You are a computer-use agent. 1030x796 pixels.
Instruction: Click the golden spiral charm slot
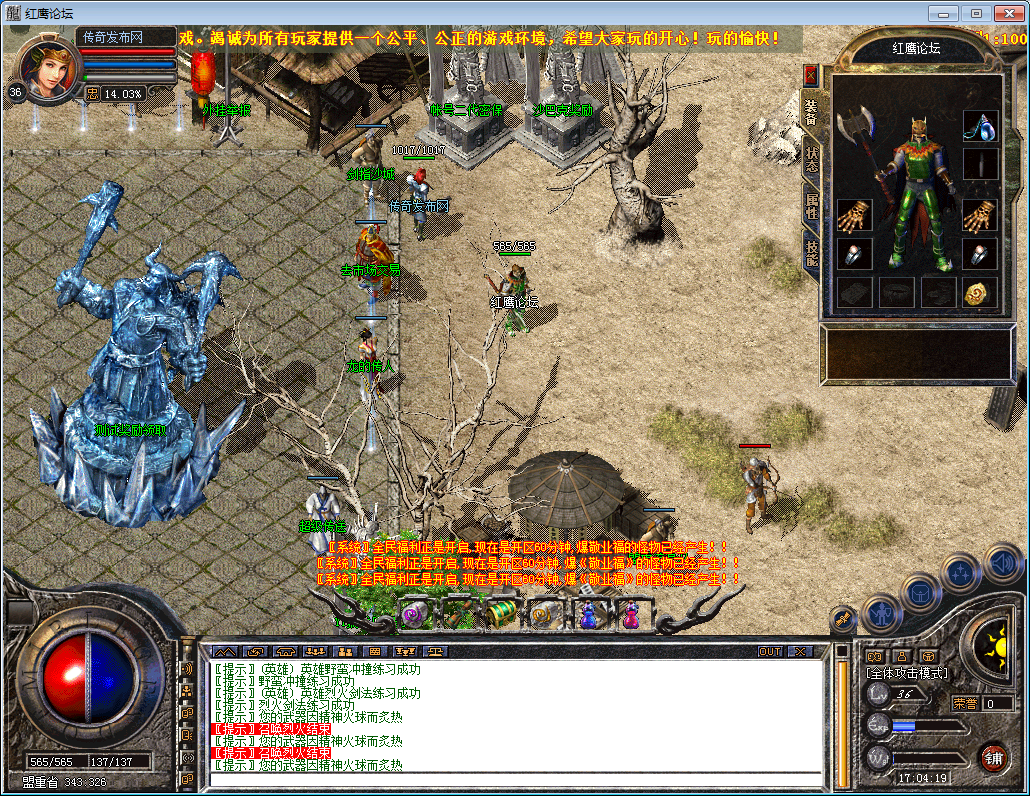coord(980,292)
